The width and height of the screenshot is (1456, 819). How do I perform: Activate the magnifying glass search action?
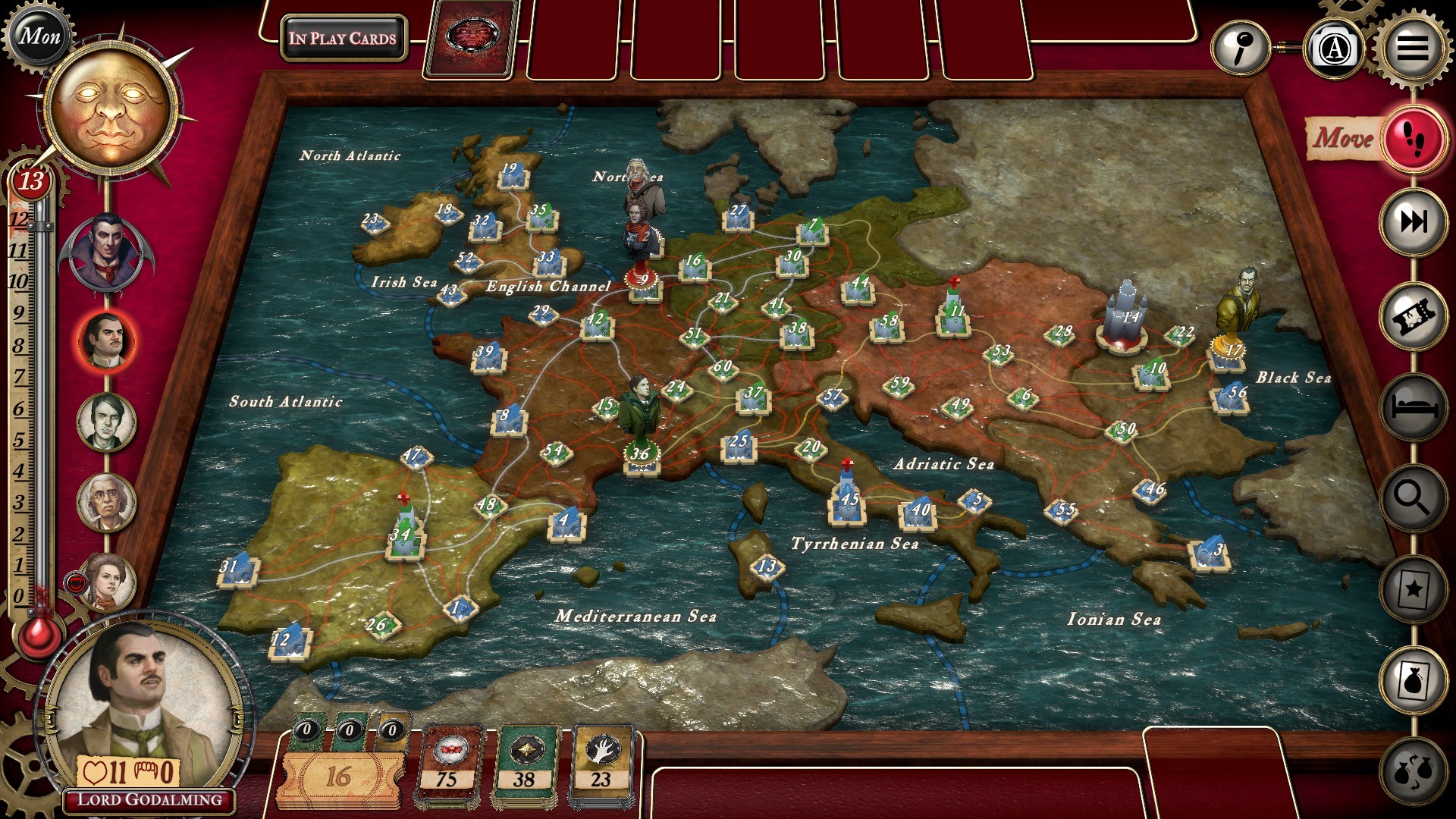point(1414,498)
